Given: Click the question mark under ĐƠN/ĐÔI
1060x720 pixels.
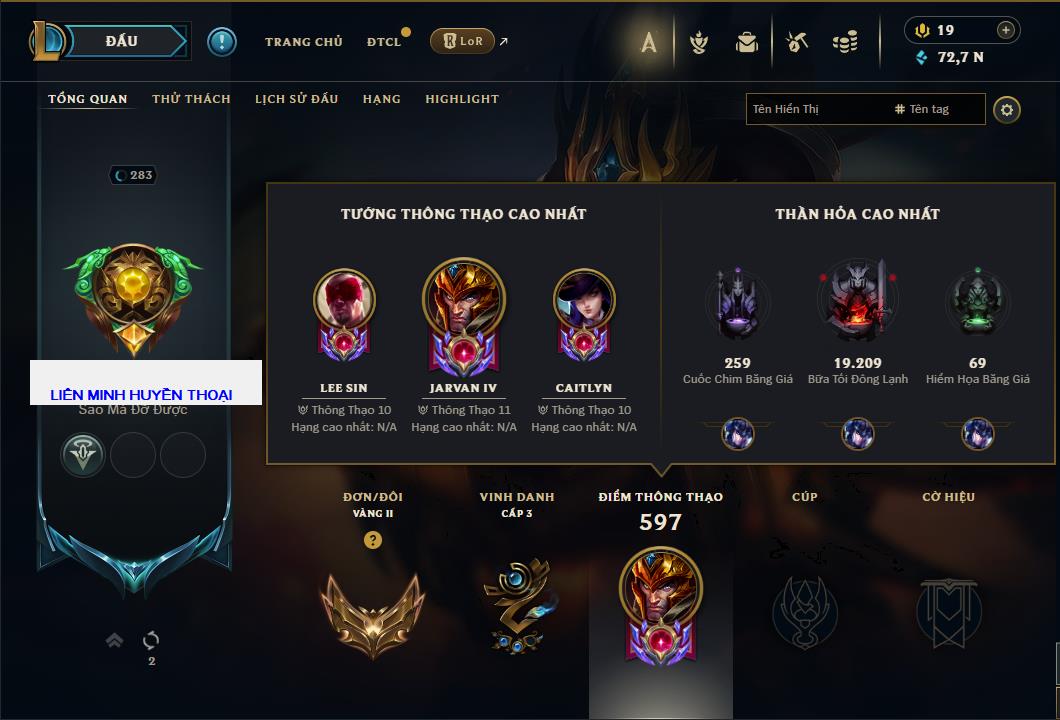Looking at the screenshot, I should (373, 540).
